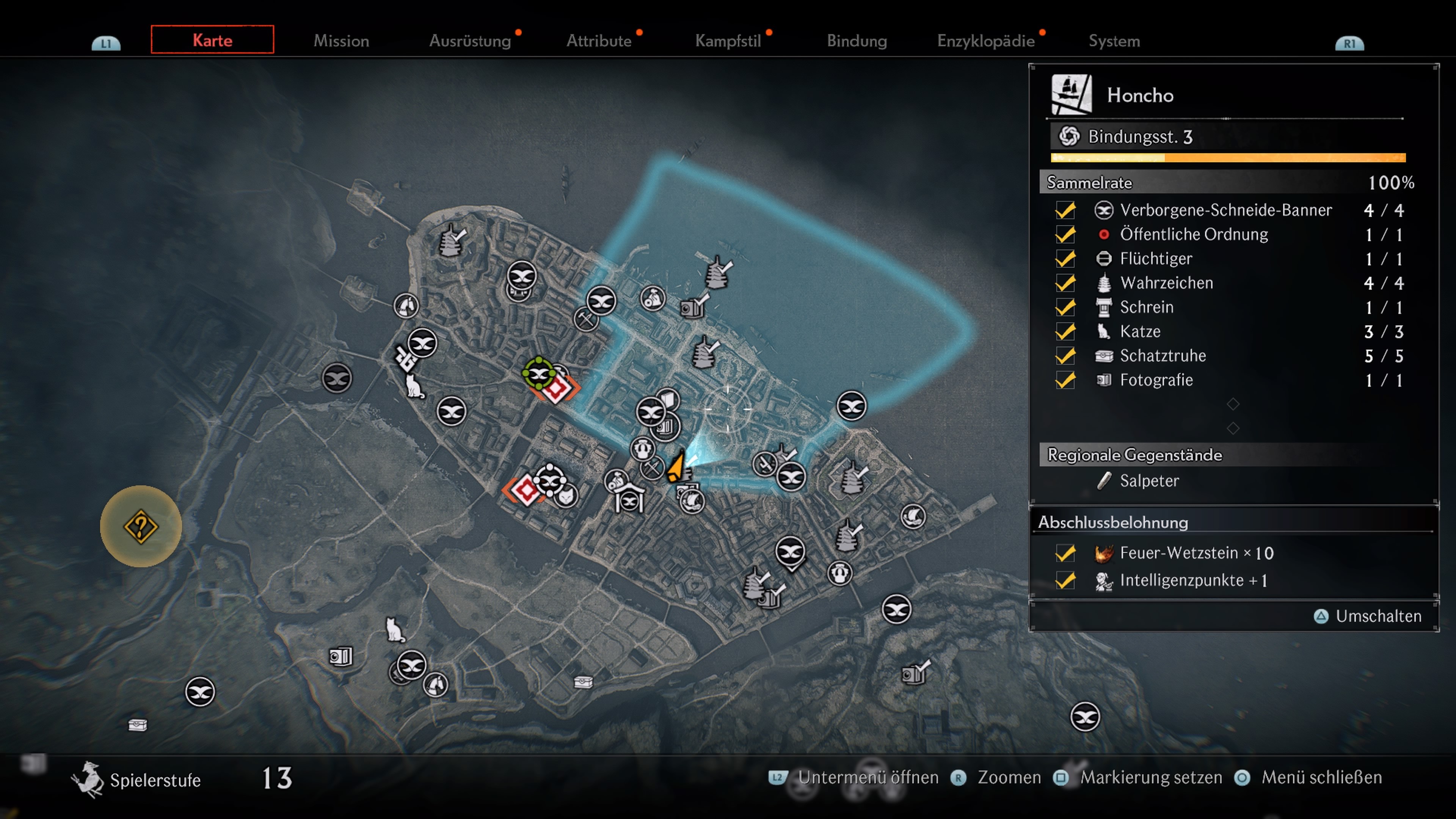Click the orange player arrow on the map

(x=675, y=468)
